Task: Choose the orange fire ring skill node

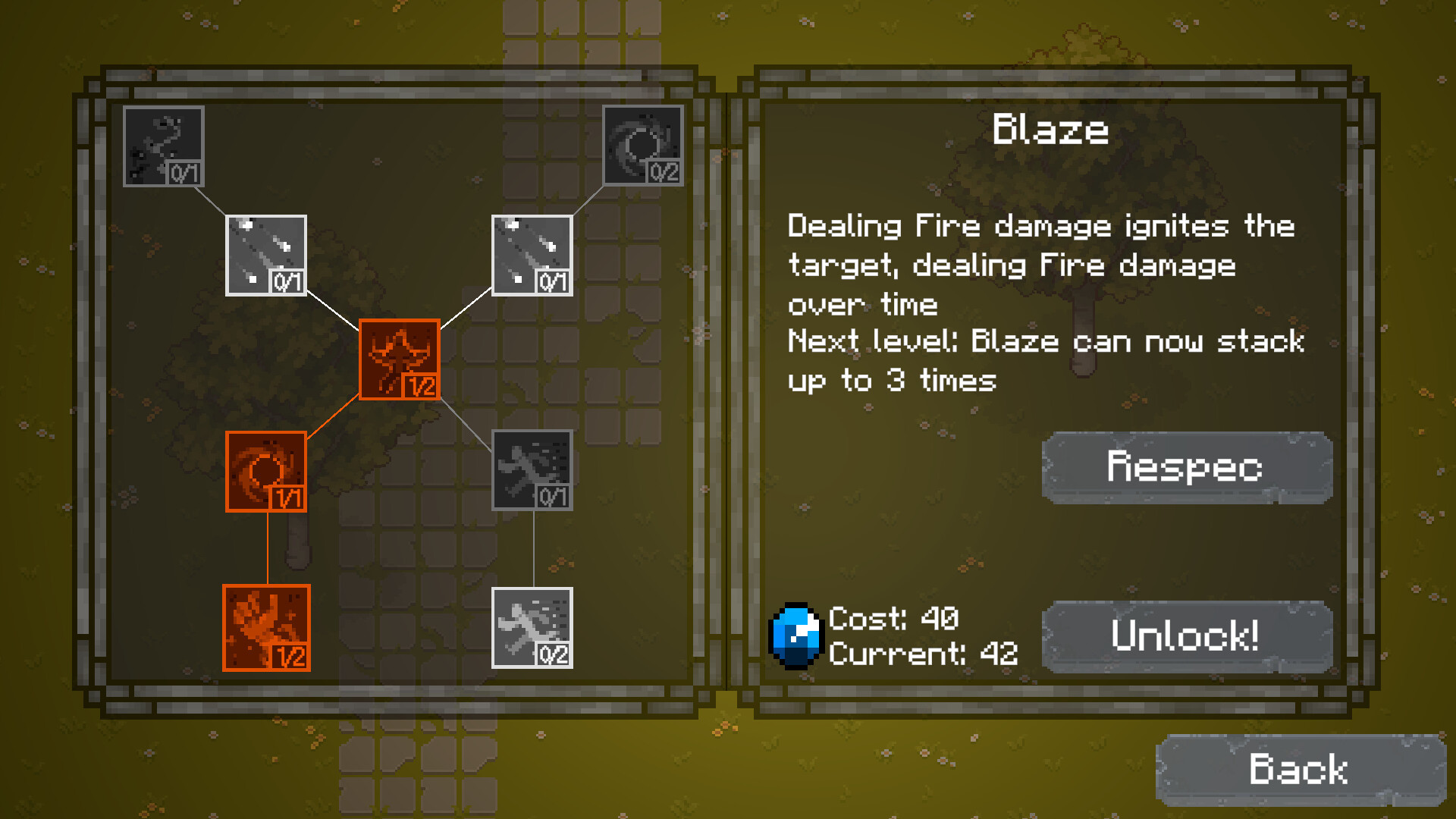Action: coord(266,471)
